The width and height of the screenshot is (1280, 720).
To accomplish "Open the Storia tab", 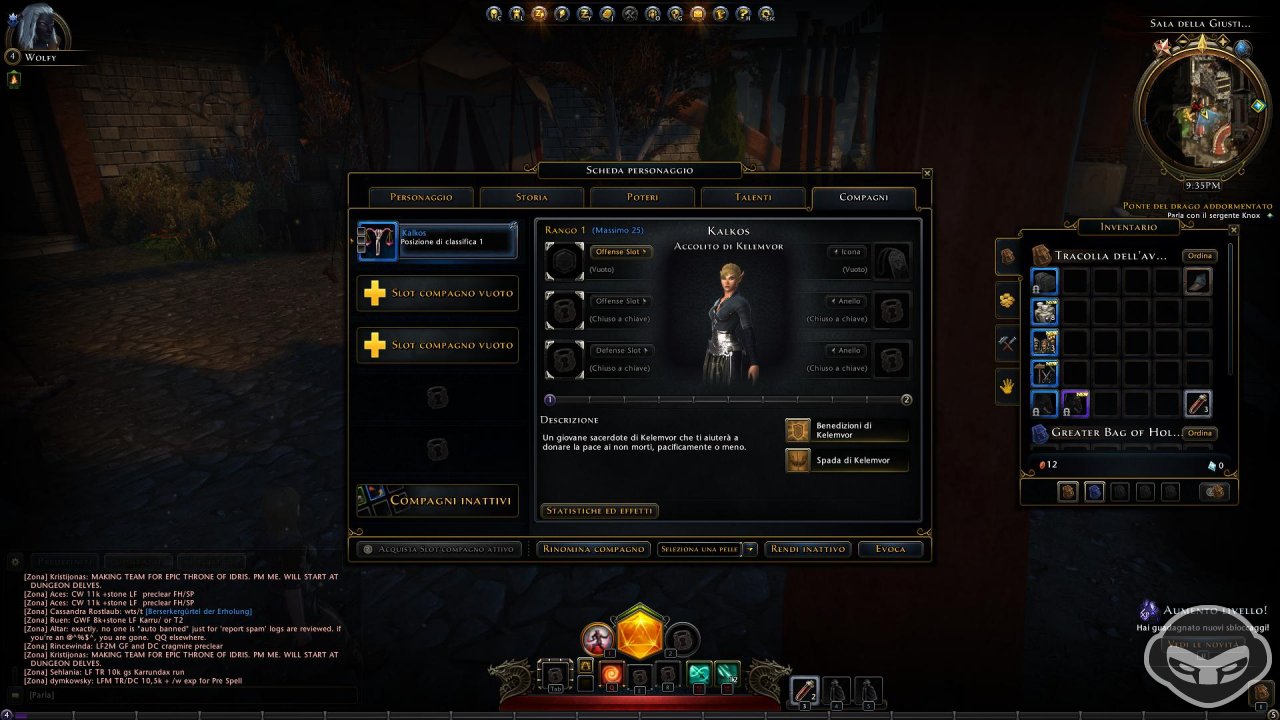I will [x=531, y=197].
